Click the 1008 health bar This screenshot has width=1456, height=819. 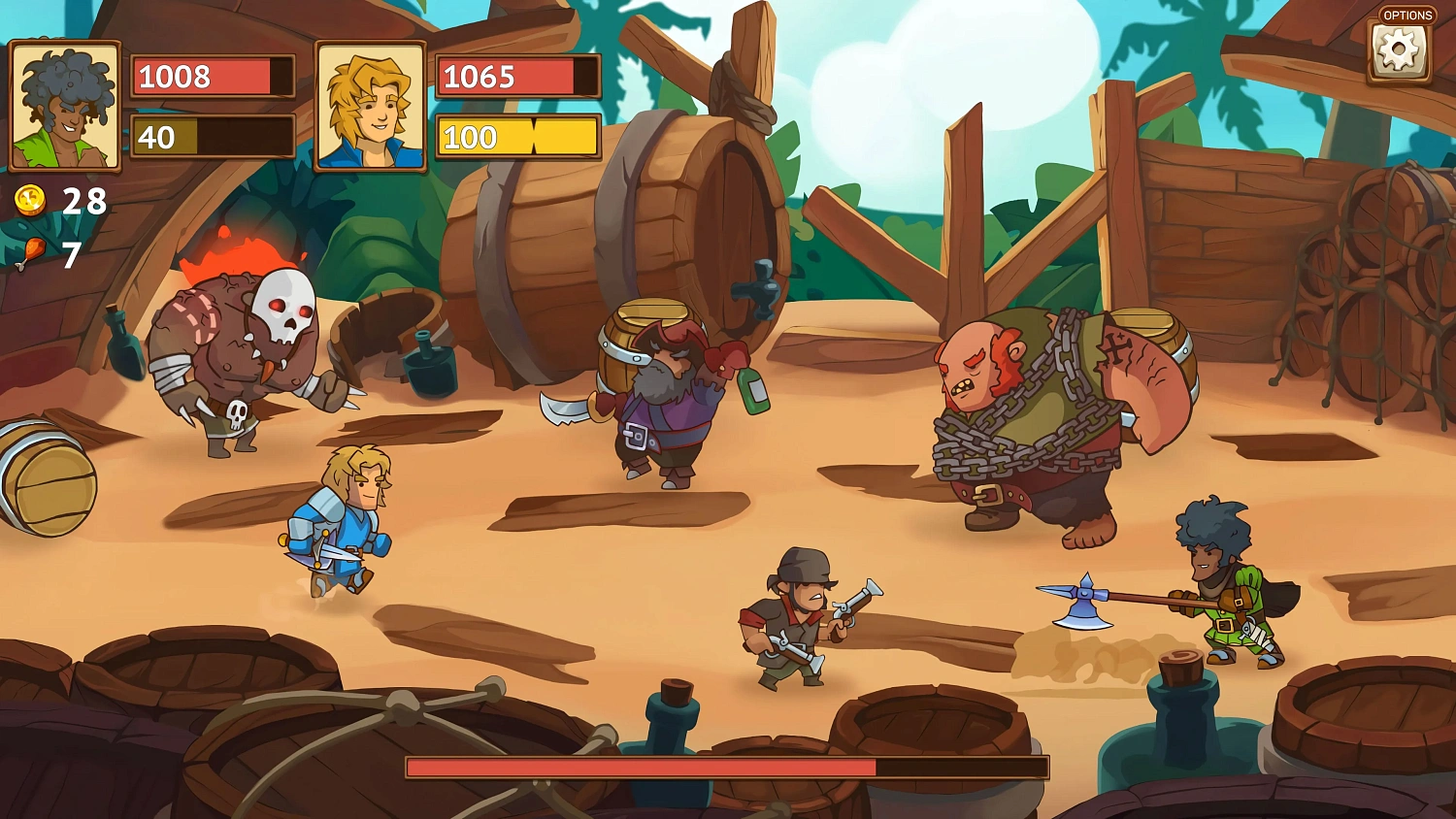click(212, 78)
